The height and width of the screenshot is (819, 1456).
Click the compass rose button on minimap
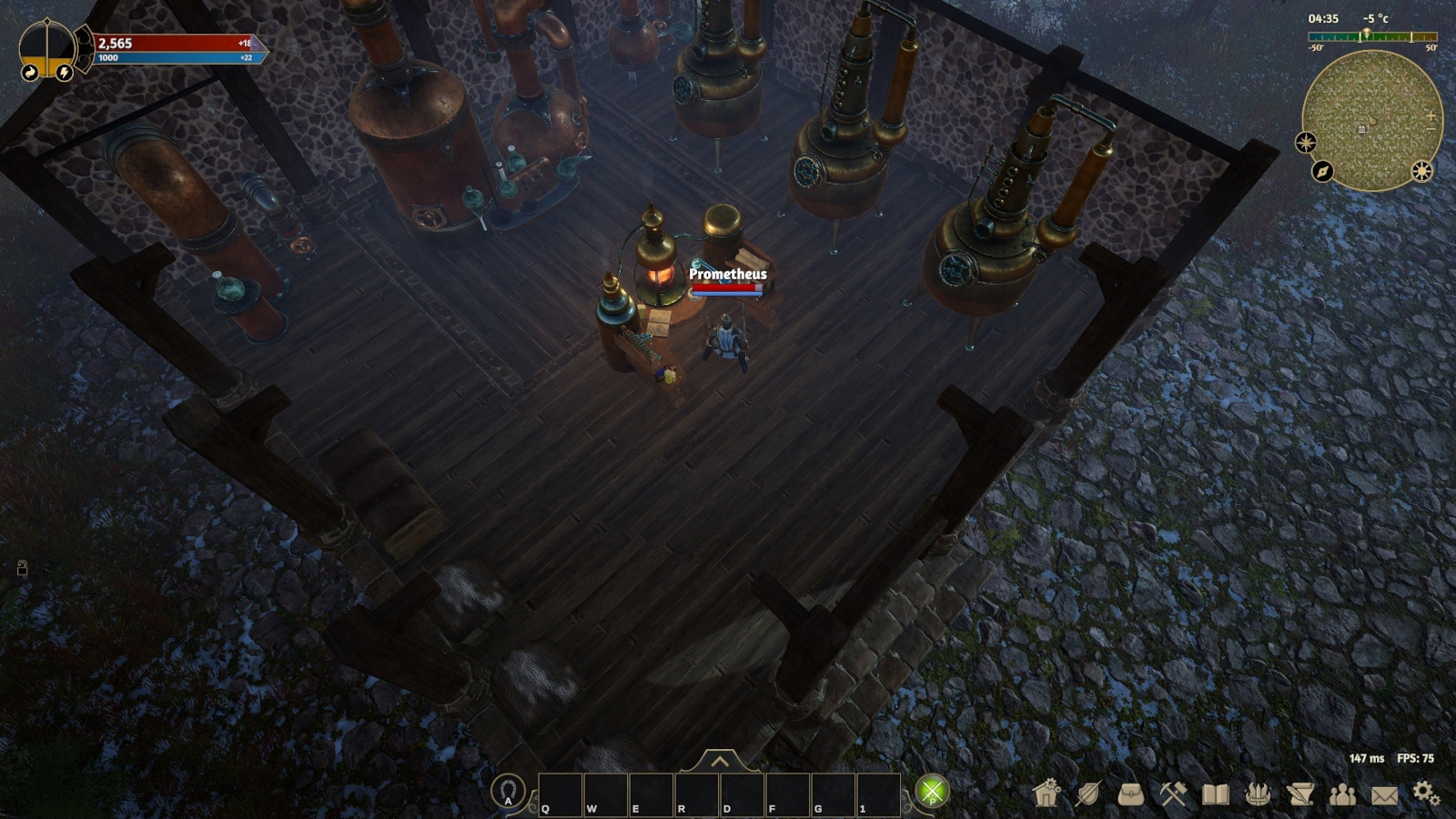coord(1306,142)
